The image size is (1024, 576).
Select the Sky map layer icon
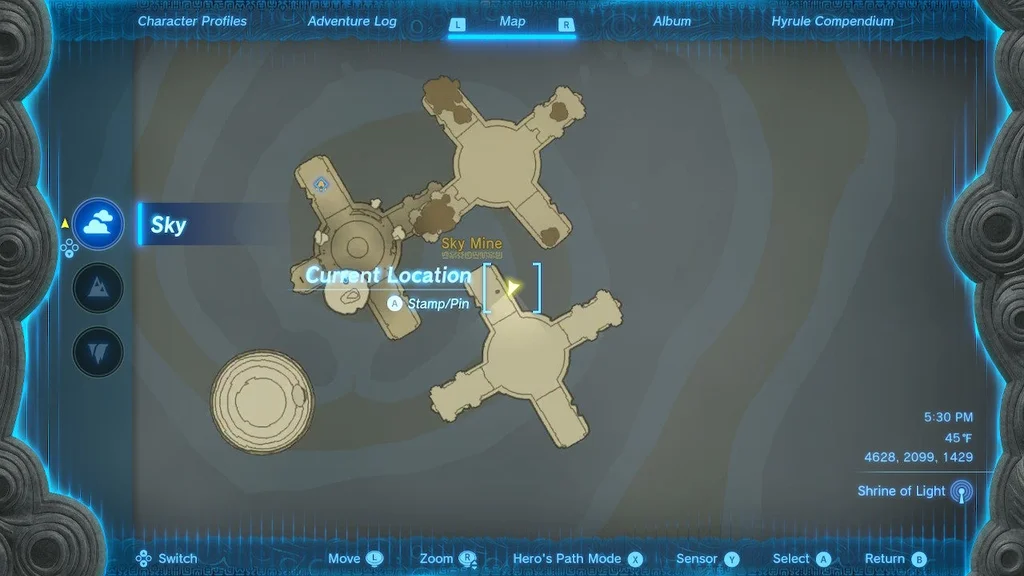99,224
